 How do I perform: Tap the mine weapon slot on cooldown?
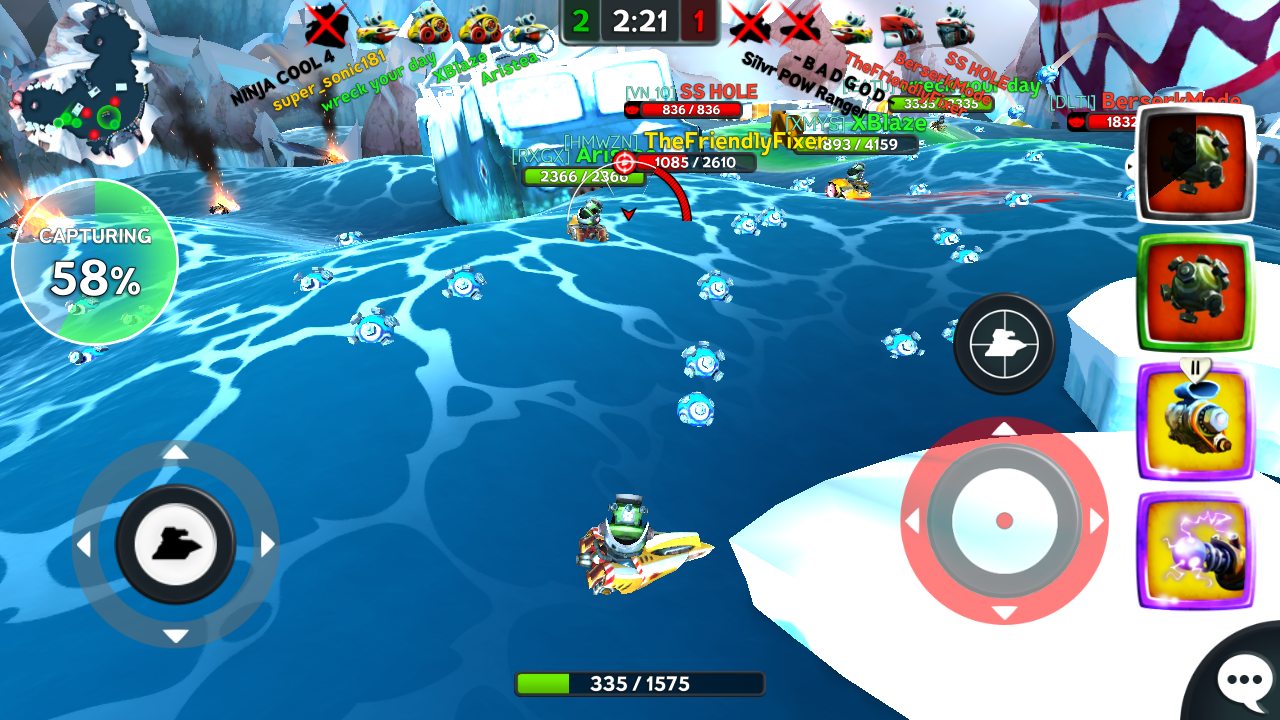1195,163
